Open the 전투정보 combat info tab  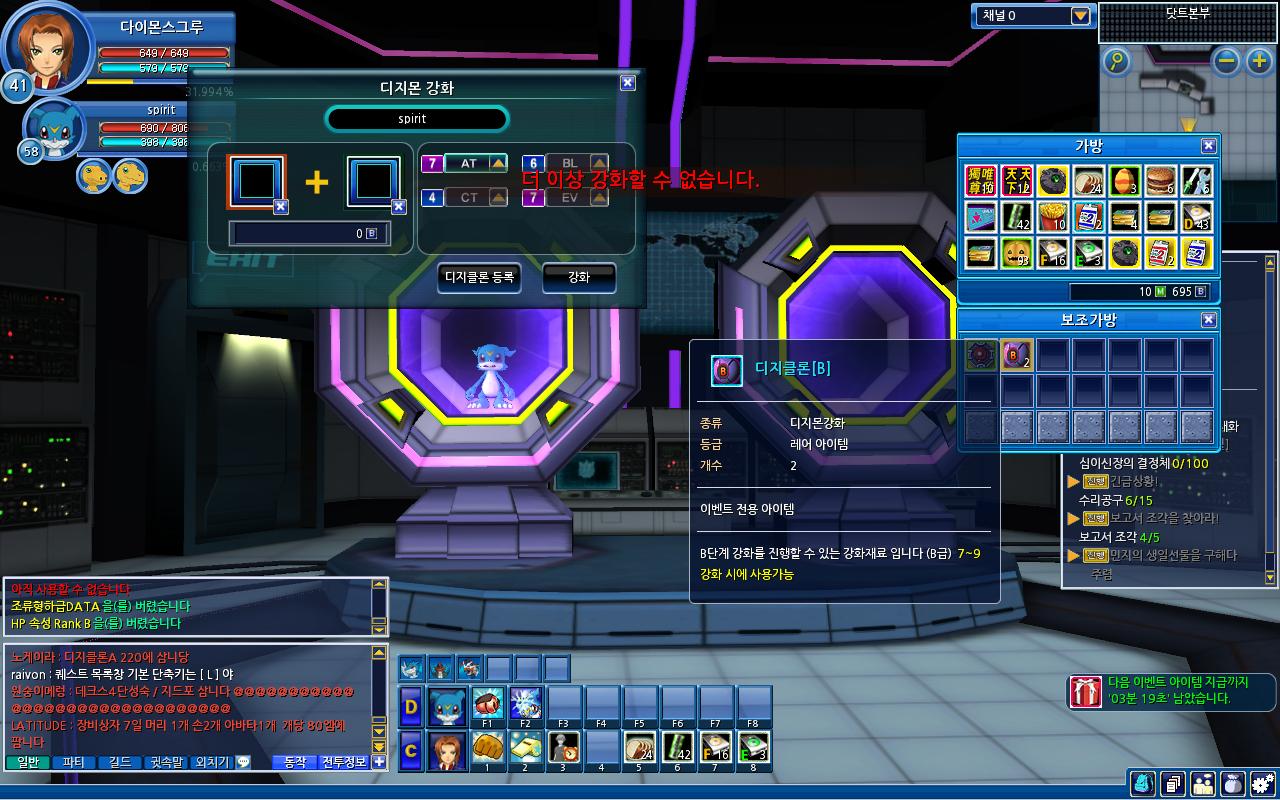click(344, 762)
